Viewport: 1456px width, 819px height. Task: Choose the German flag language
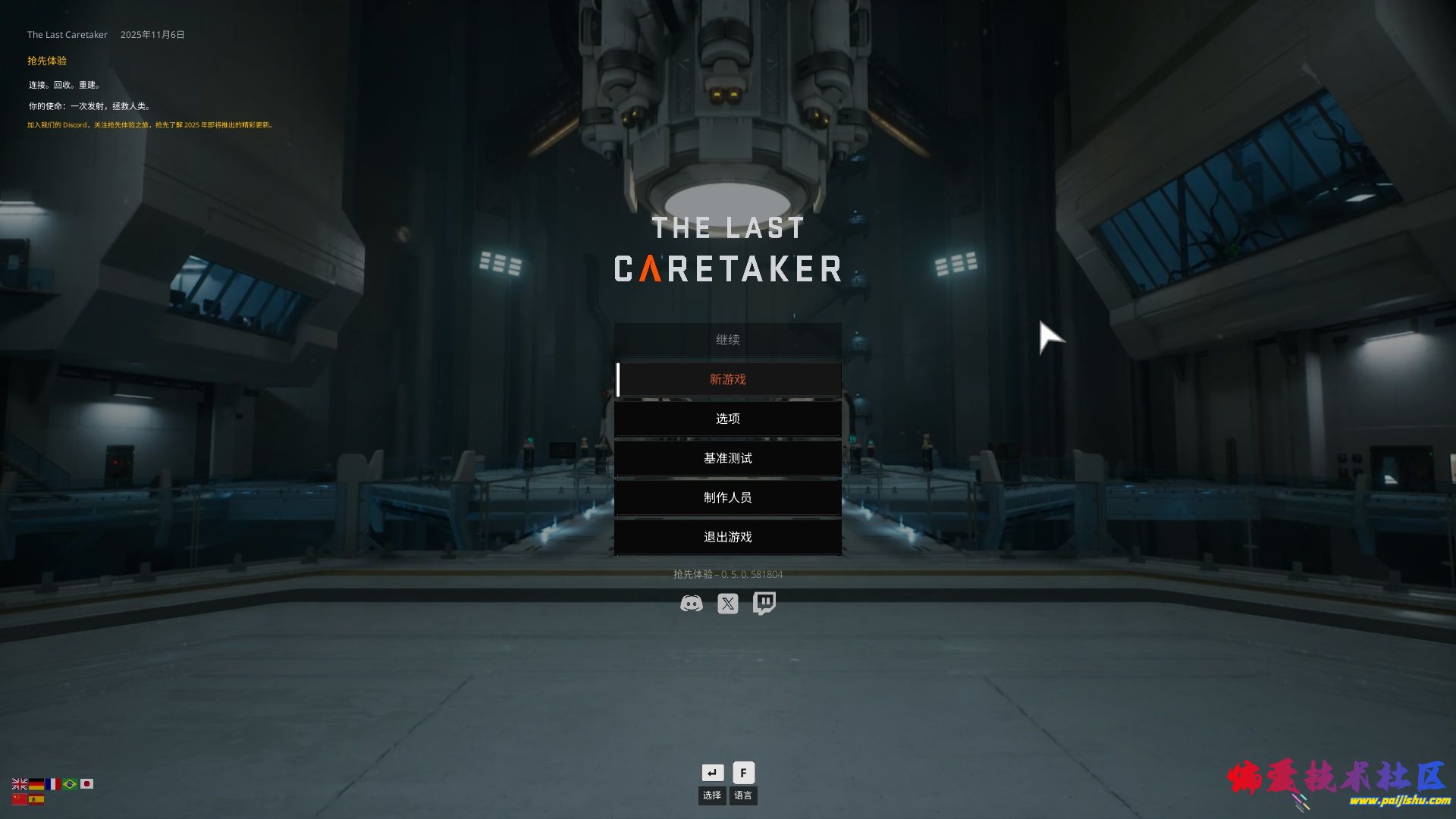tap(36, 784)
